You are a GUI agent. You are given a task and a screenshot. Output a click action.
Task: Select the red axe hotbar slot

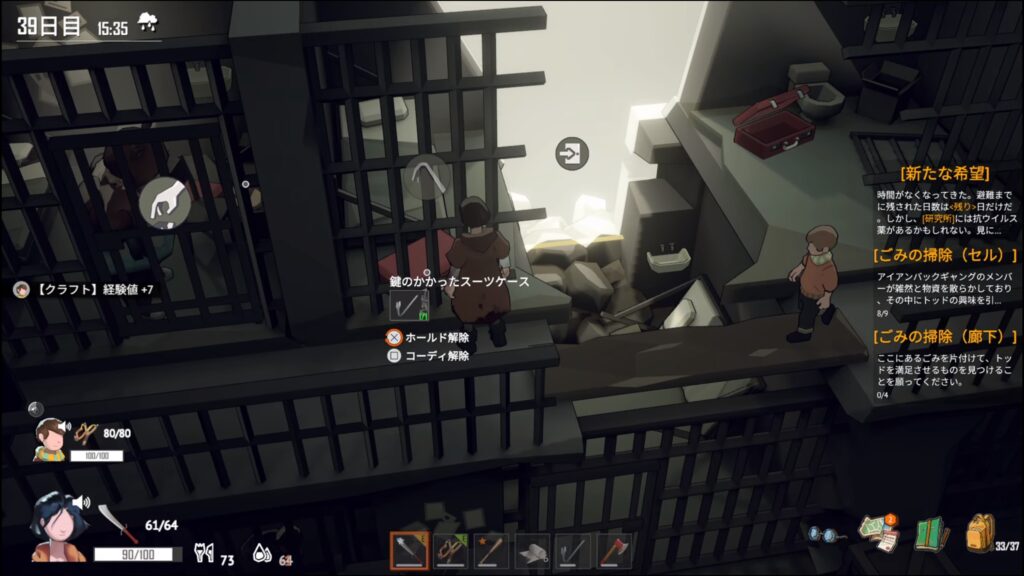click(x=614, y=551)
